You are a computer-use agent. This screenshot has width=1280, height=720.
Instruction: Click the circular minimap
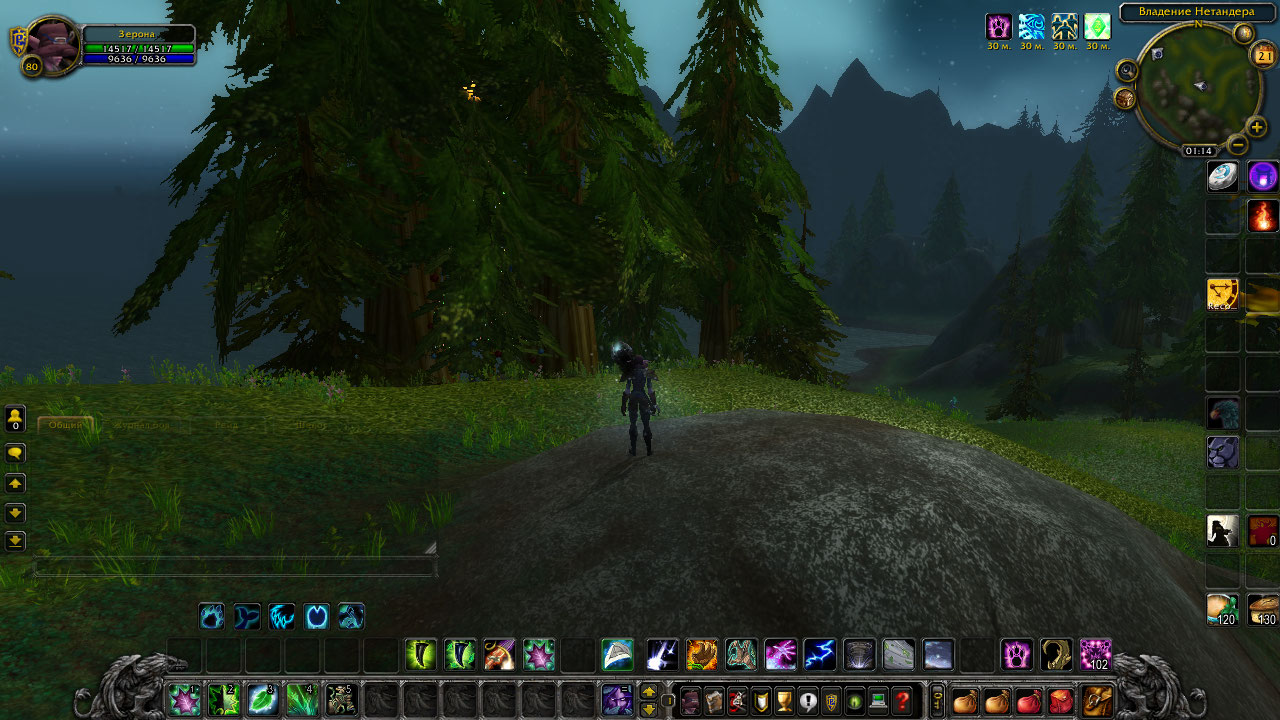pos(1196,85)
